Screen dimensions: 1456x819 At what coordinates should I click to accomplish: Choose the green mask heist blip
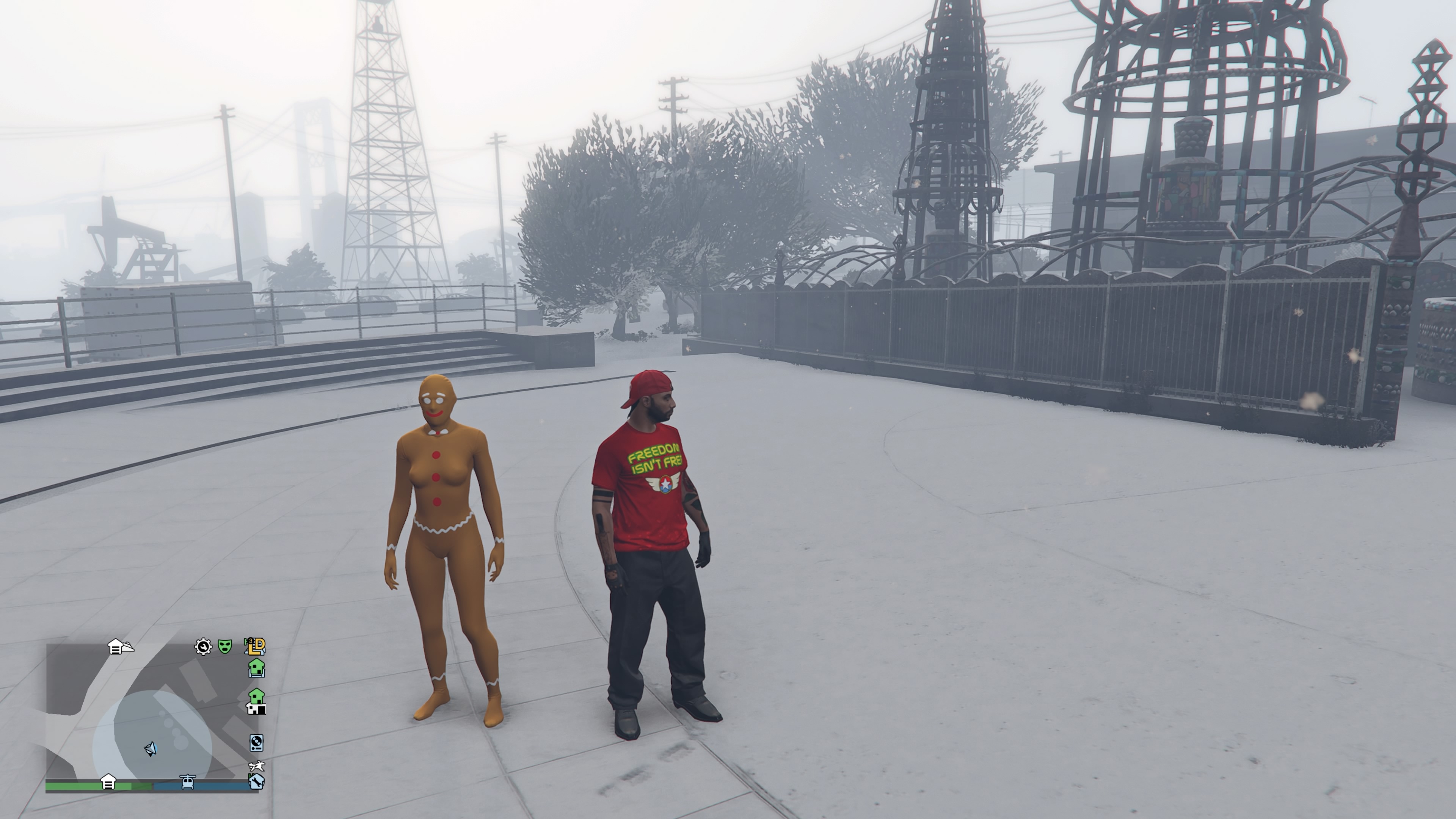click(x=225, y=646)
